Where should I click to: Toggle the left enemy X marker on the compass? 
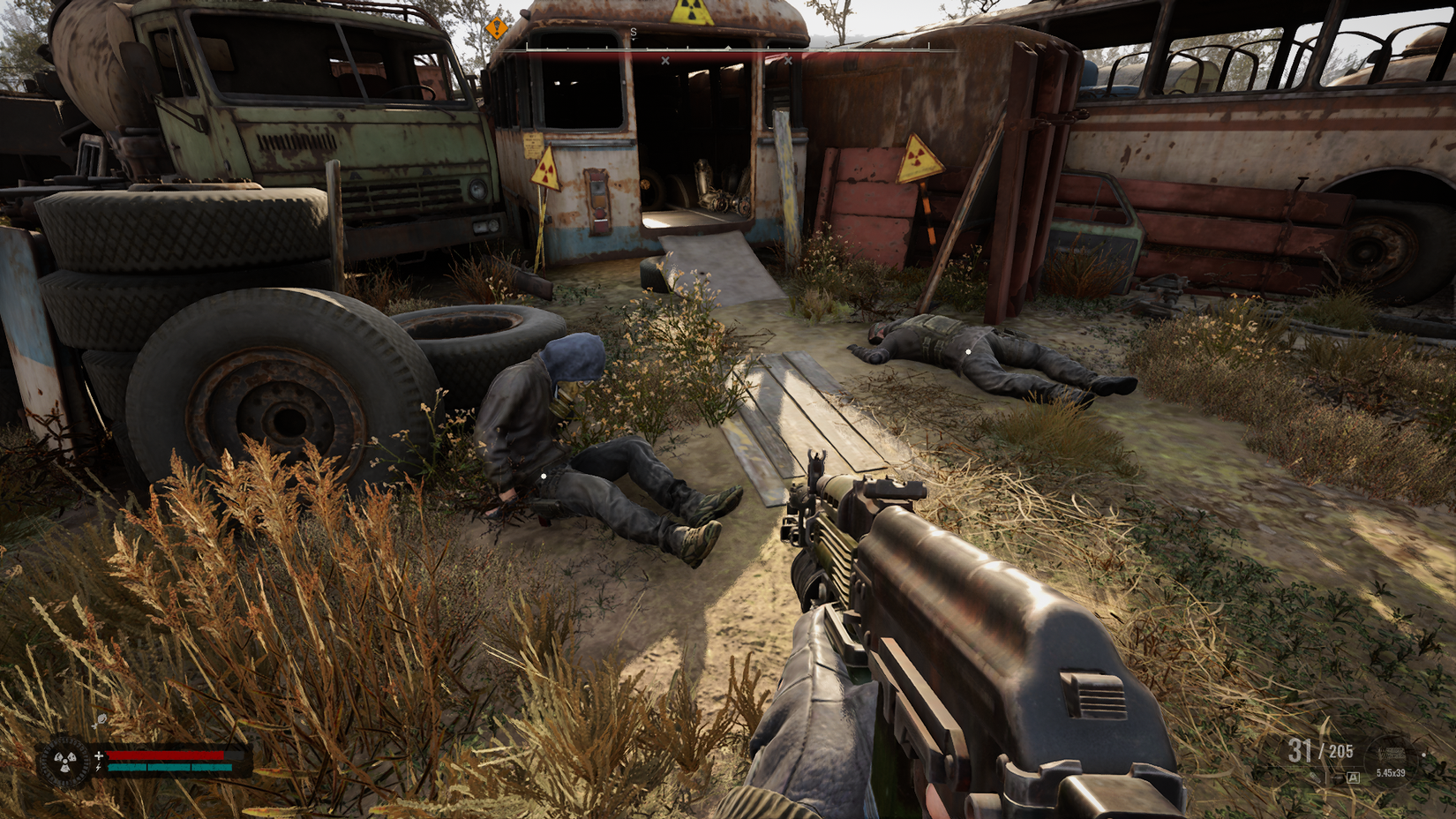tap(665, 60)
